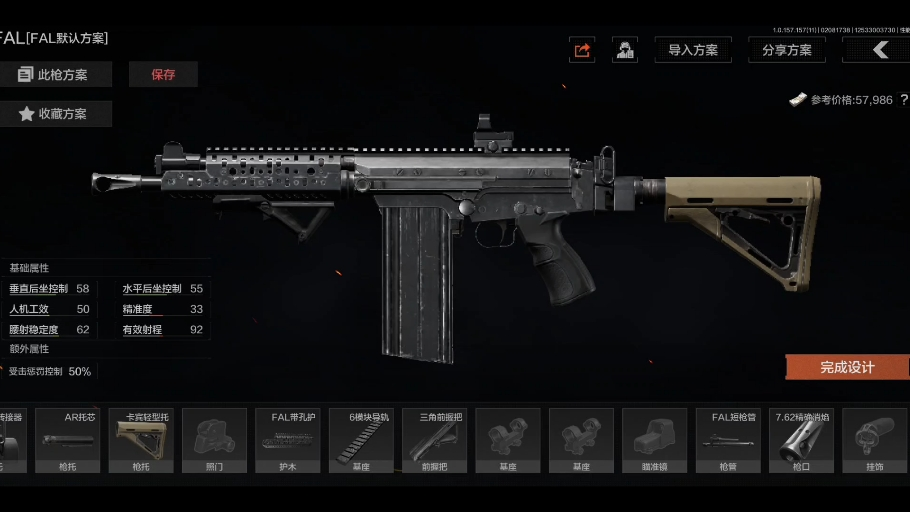The image size is (910, 512).
Task: Select the 照门 rear sight slot
Action: pos(214,440)
